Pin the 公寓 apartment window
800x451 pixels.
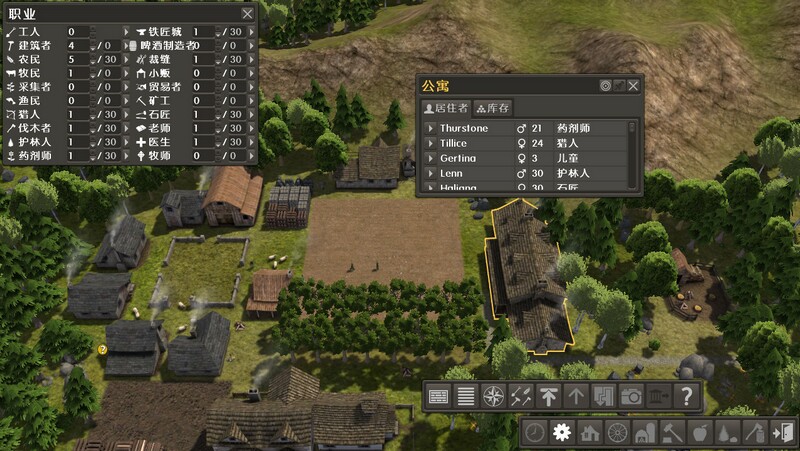619,86
